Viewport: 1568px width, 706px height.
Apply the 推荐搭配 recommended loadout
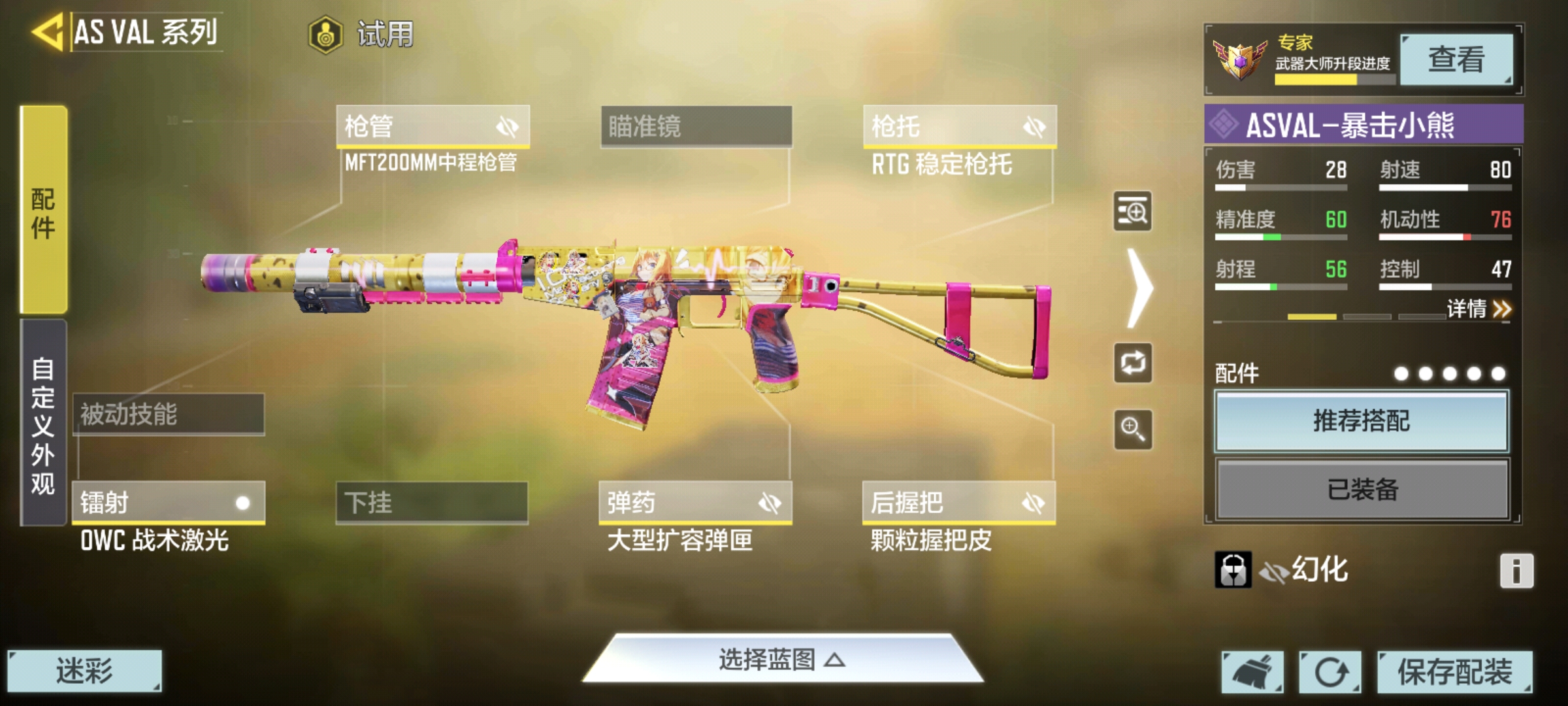(x=1362, y=421)
